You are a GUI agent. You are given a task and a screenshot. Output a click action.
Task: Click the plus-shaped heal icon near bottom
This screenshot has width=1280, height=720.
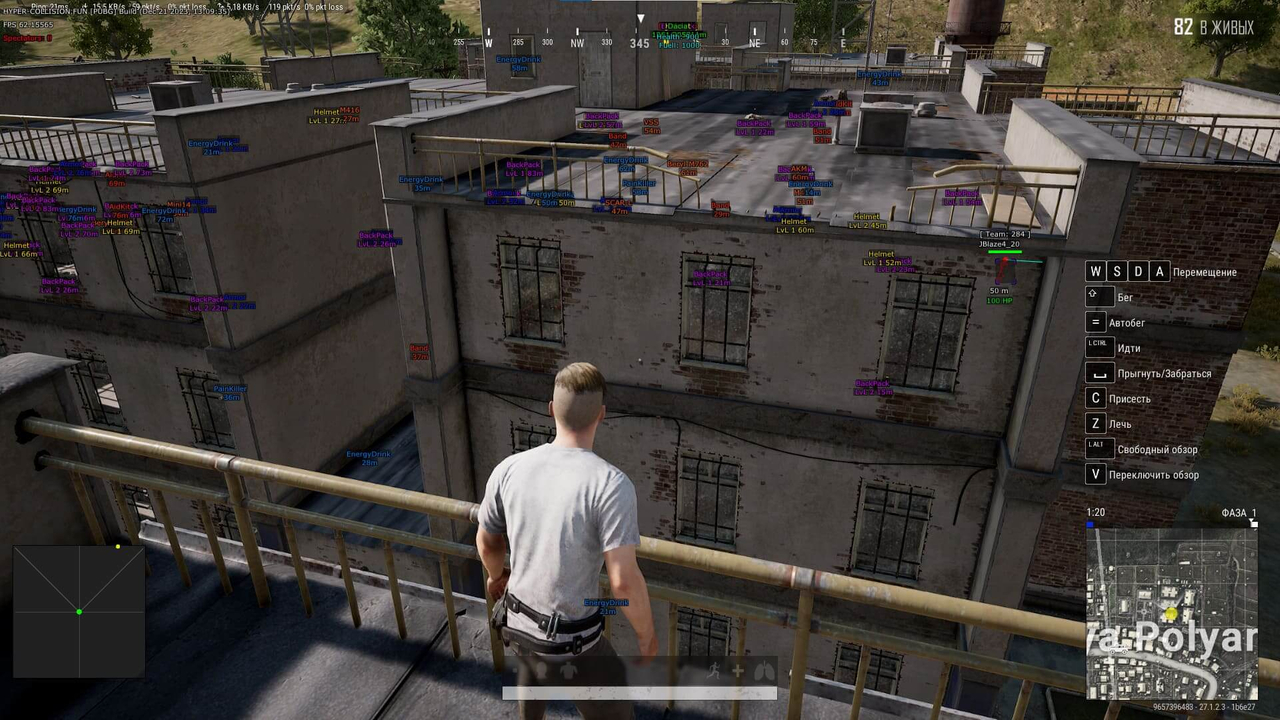click(739, 670)
